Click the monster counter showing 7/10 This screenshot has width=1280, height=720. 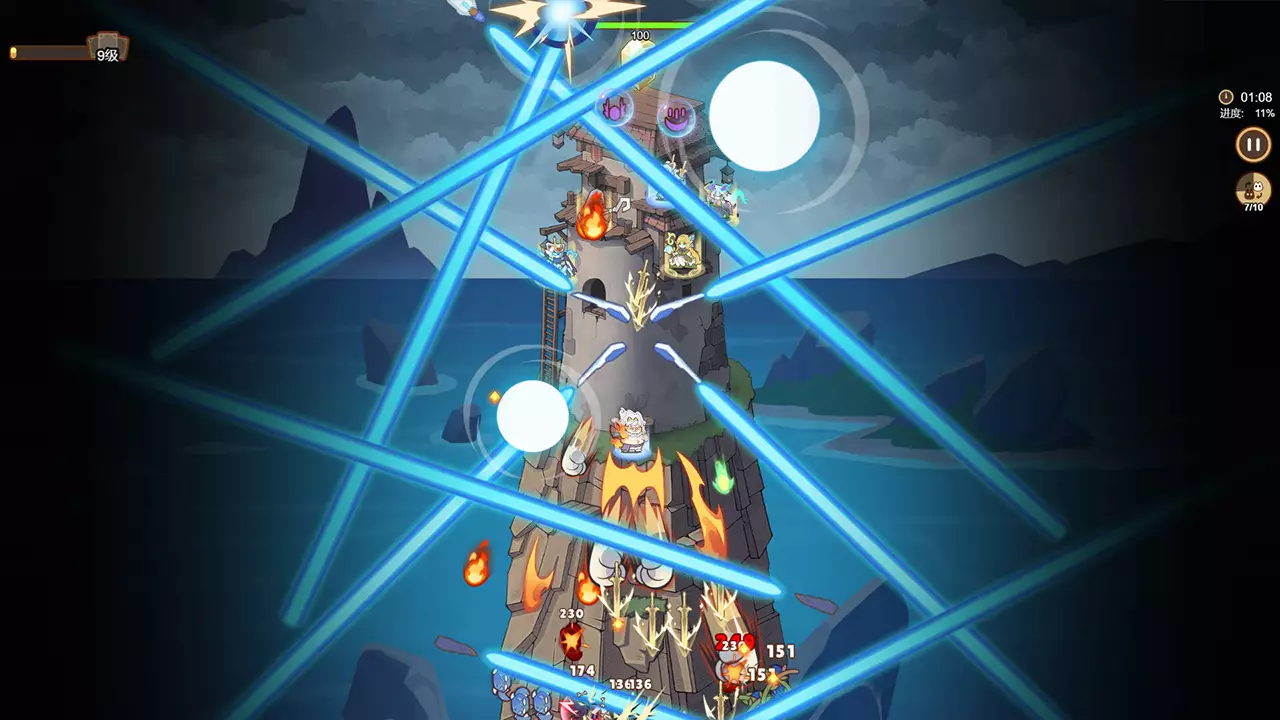[x=1252, y=190]
